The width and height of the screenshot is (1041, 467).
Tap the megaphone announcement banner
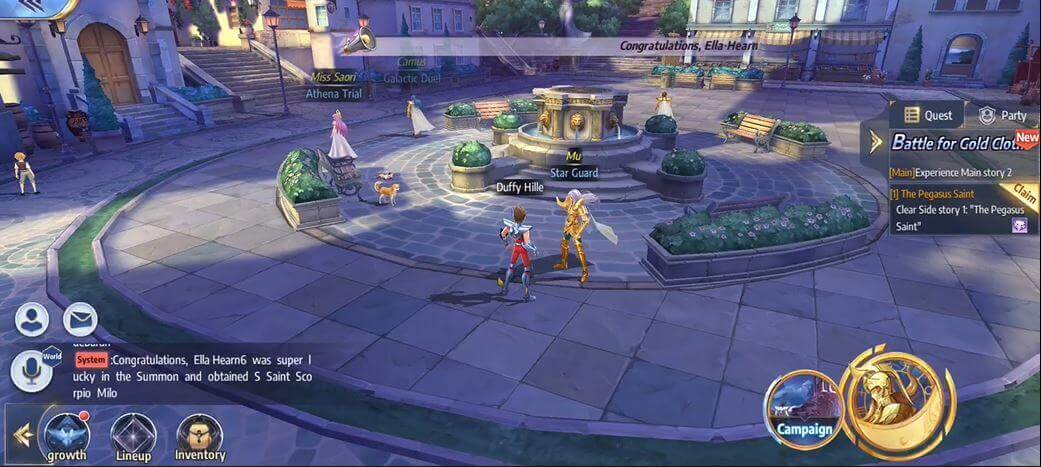[600, 45]
